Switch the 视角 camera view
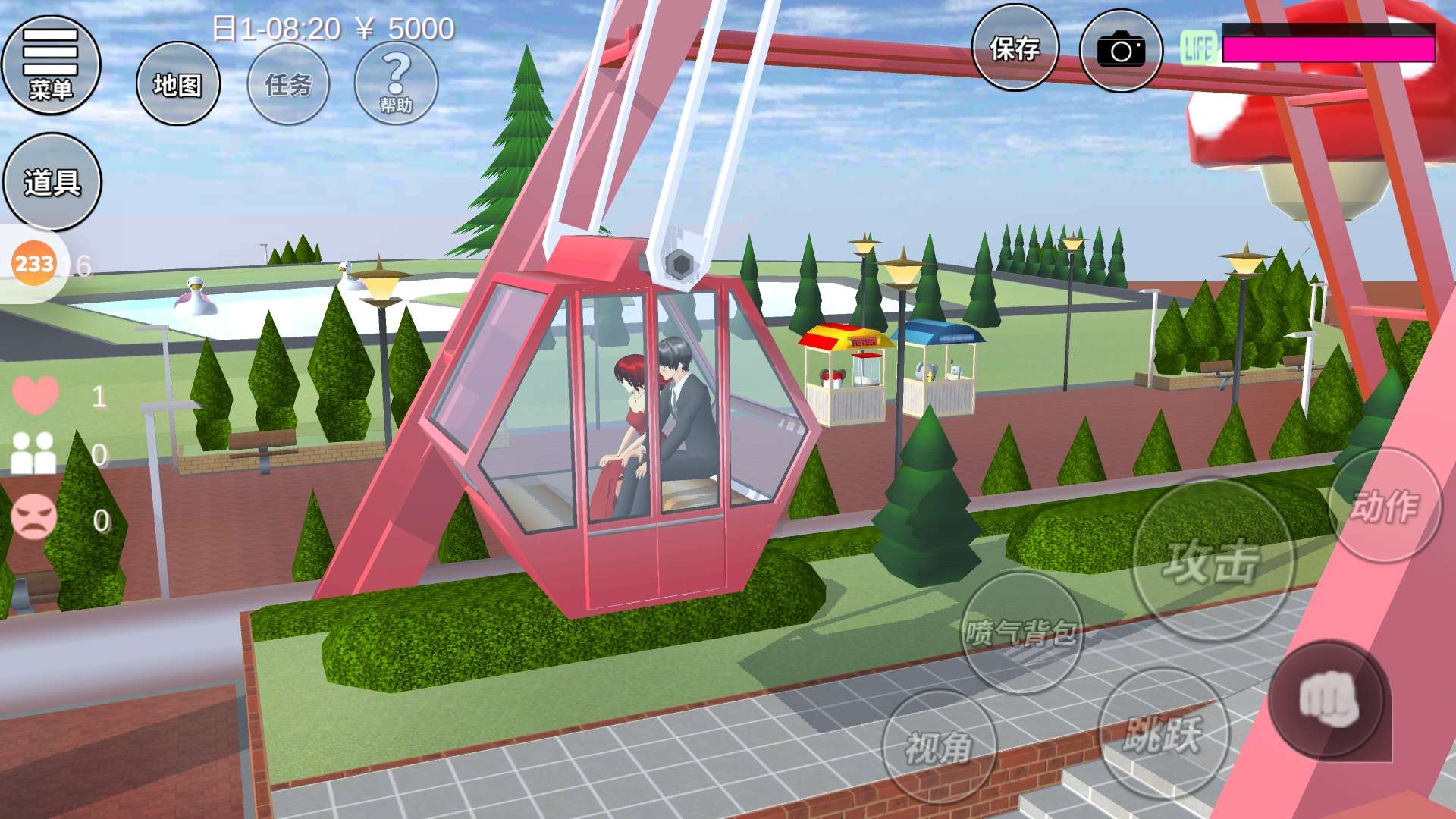1456x819 pixels. pos(939,747)
